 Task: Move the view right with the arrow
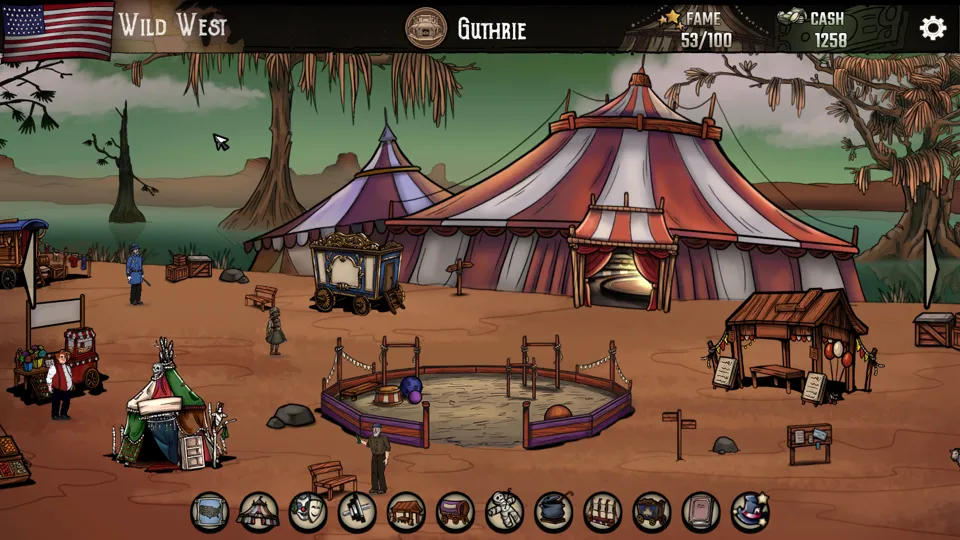click(930, 268)
